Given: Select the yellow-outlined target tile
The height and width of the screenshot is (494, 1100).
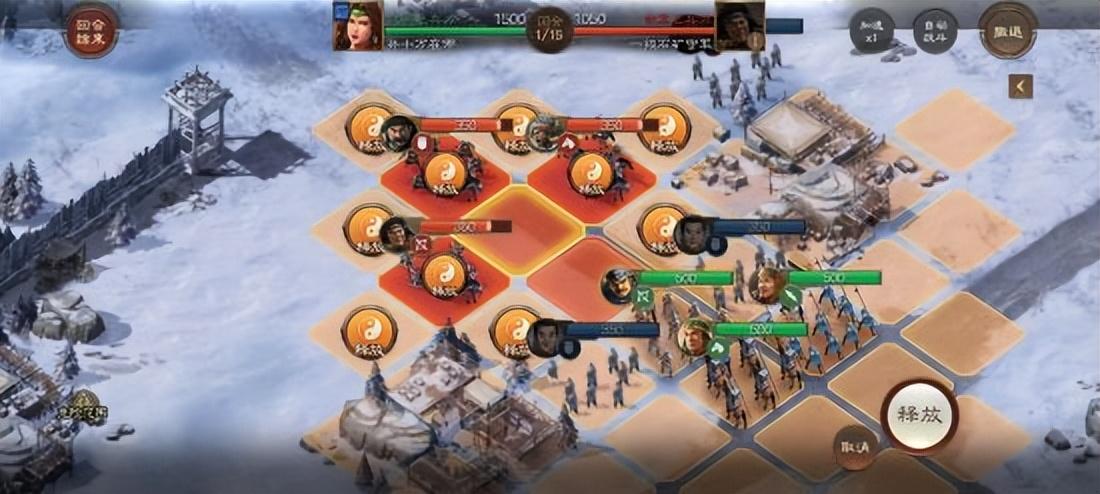Looking at the screenshot, I should click(x=521, y=228).
